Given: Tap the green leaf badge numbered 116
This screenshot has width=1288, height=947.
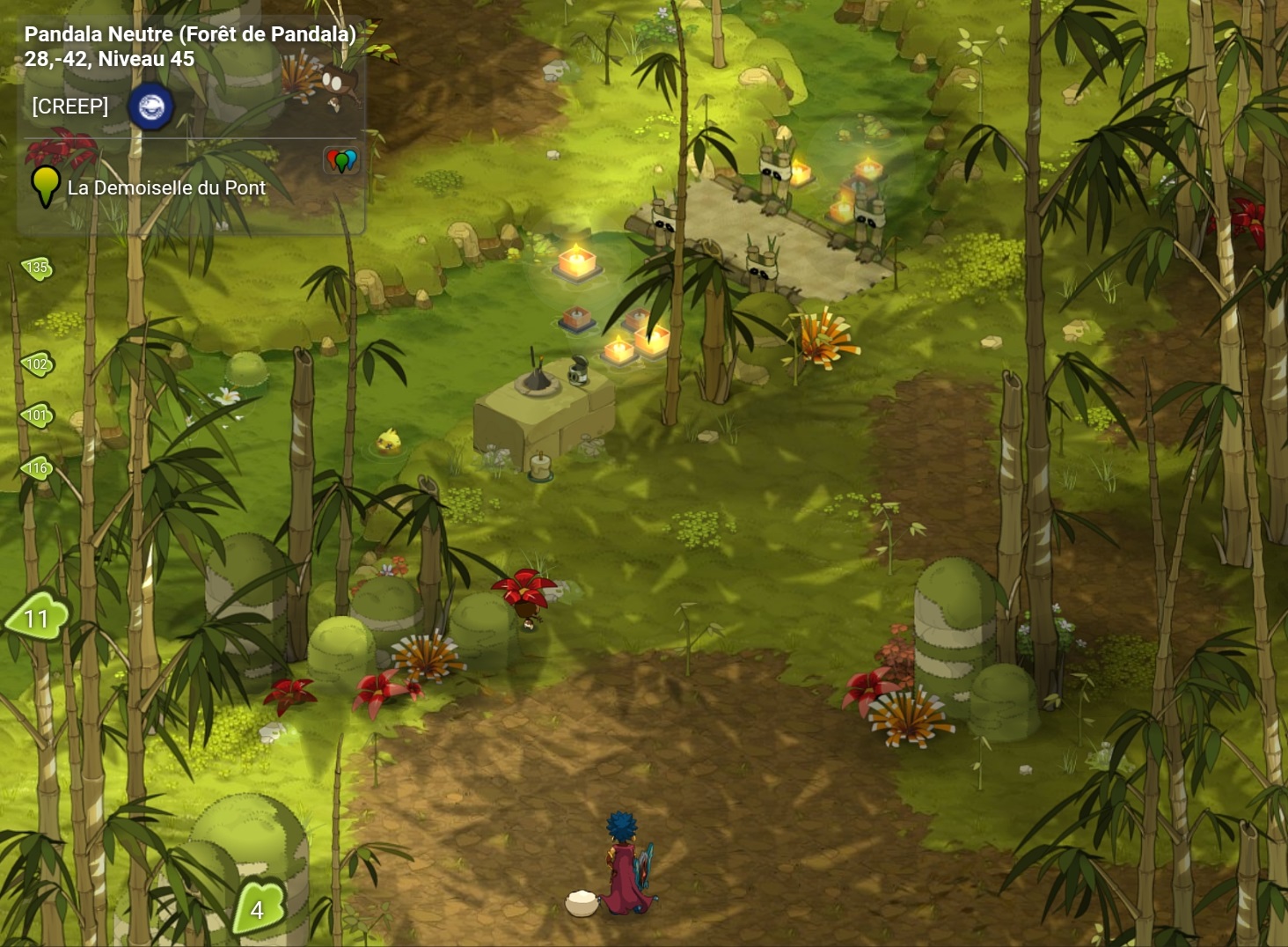Looking at the screenshot, I should 37,468.
